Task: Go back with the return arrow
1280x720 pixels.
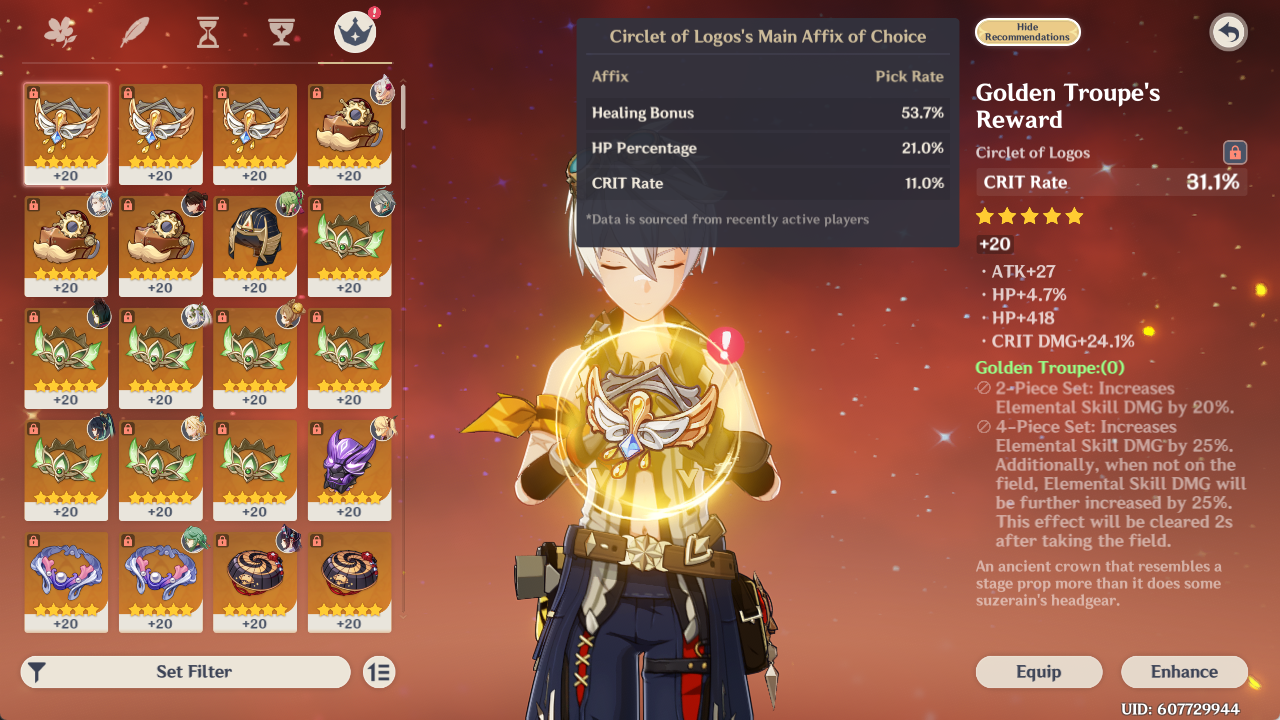Action: coord(1228,33)
